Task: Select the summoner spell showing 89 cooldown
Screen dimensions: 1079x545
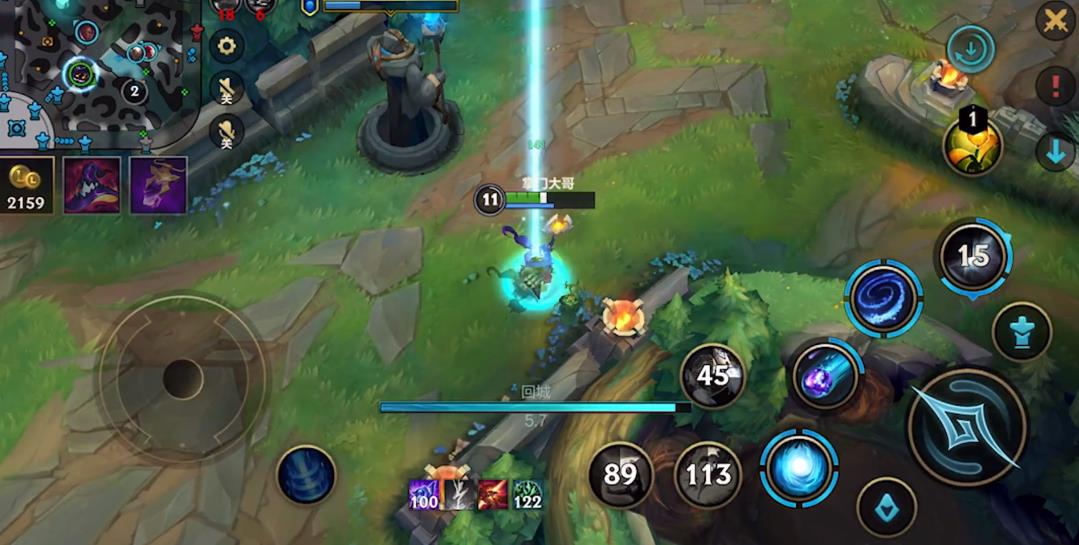Action: [620, 474]
